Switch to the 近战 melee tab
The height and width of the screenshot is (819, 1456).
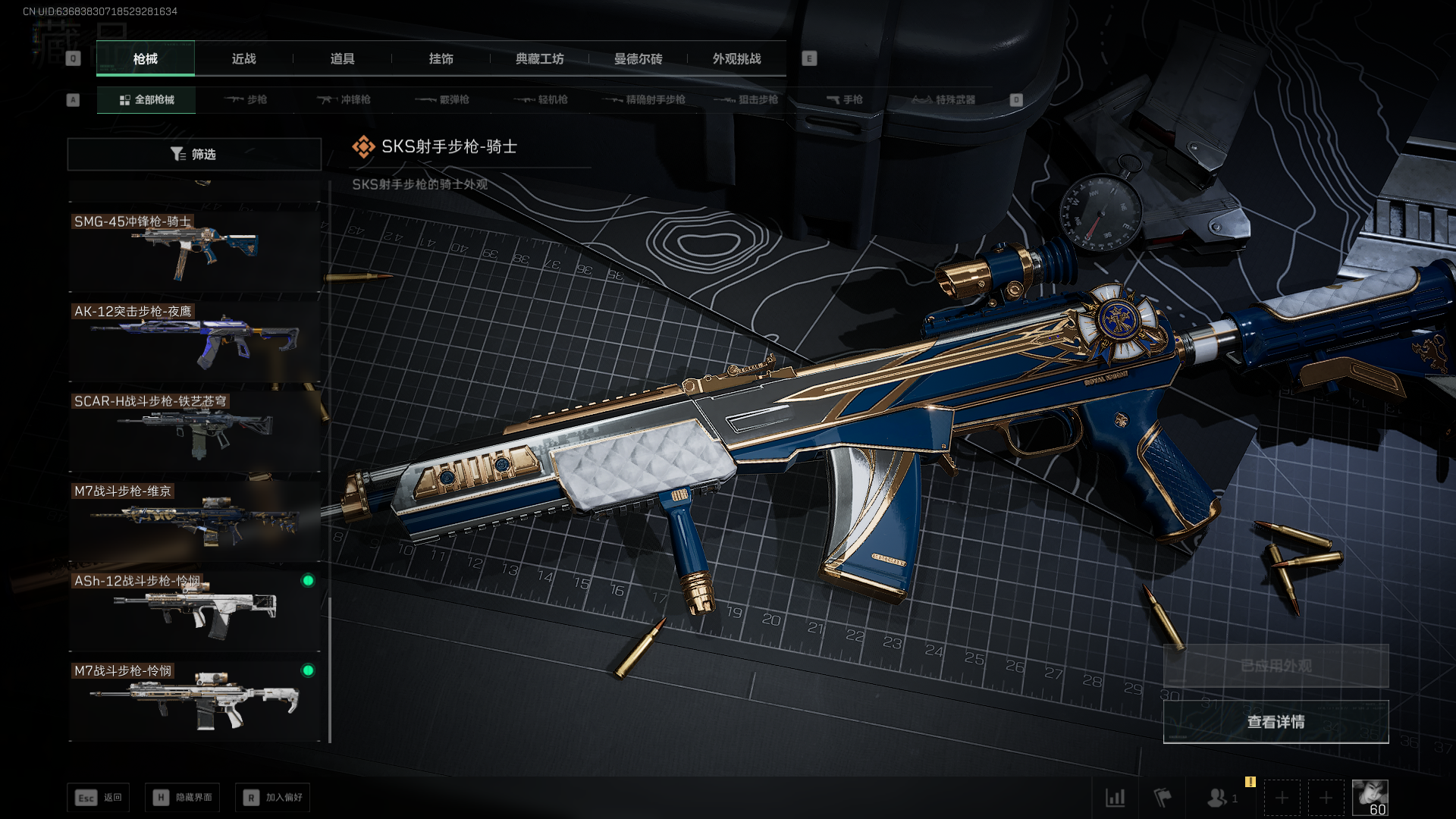pos(243,58)
